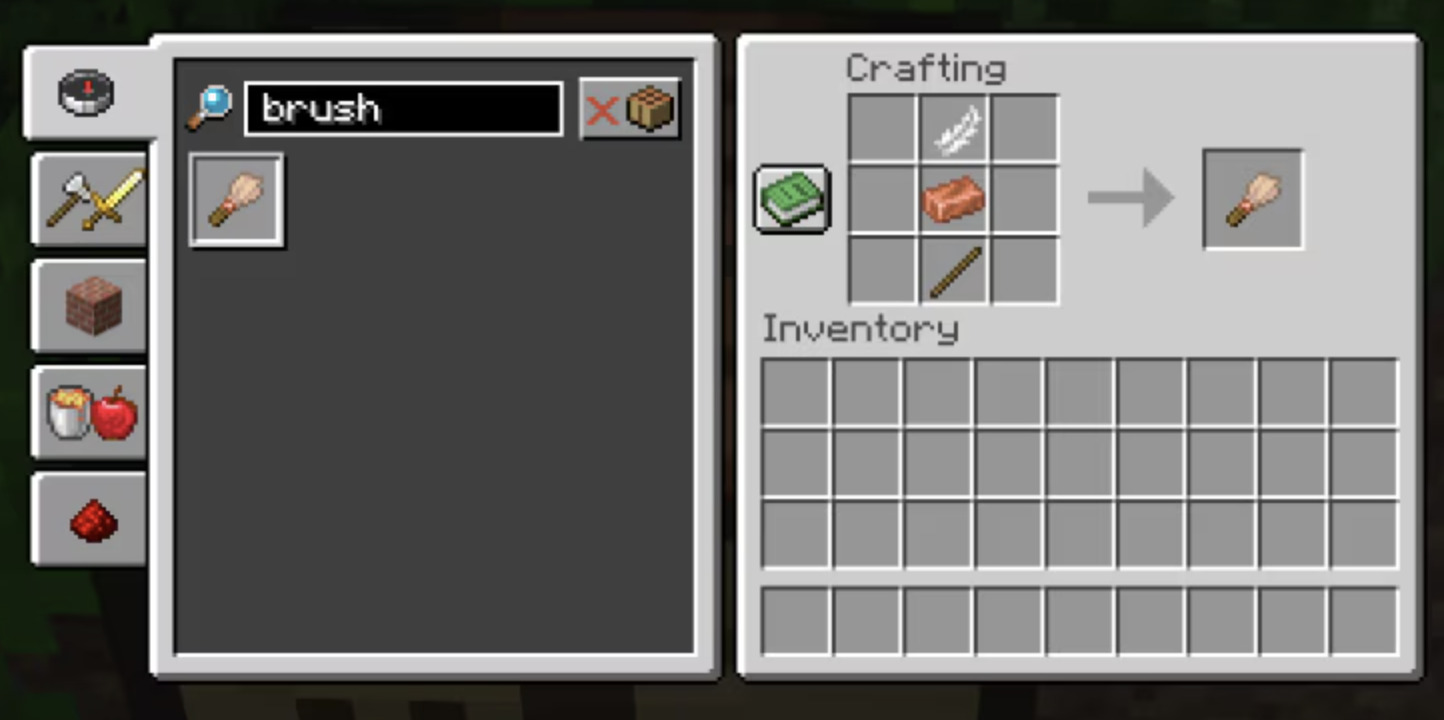
Task: Open the tools and weapons recipe tab
Action: click(92, 199)
